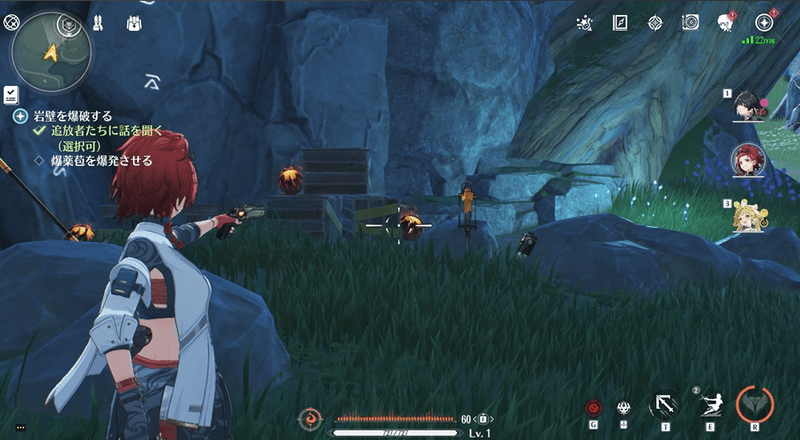The height and width of the screenshot is (440, 800).
Task: Click the beast-face echo skill icon
Action: 625,407
